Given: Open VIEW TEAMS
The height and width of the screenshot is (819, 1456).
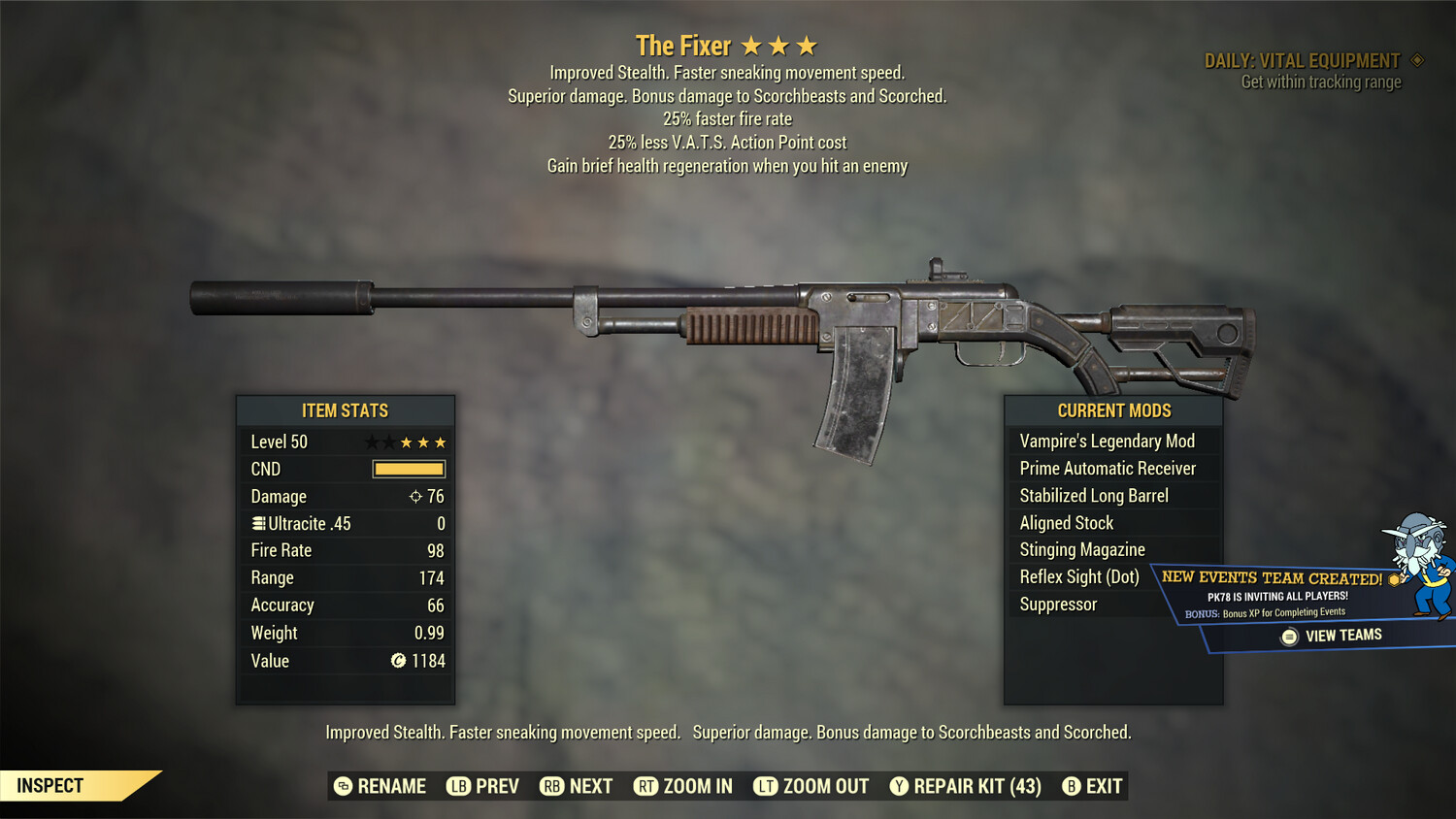Looking at the screenshot, I should click(x=1343, y=635).
